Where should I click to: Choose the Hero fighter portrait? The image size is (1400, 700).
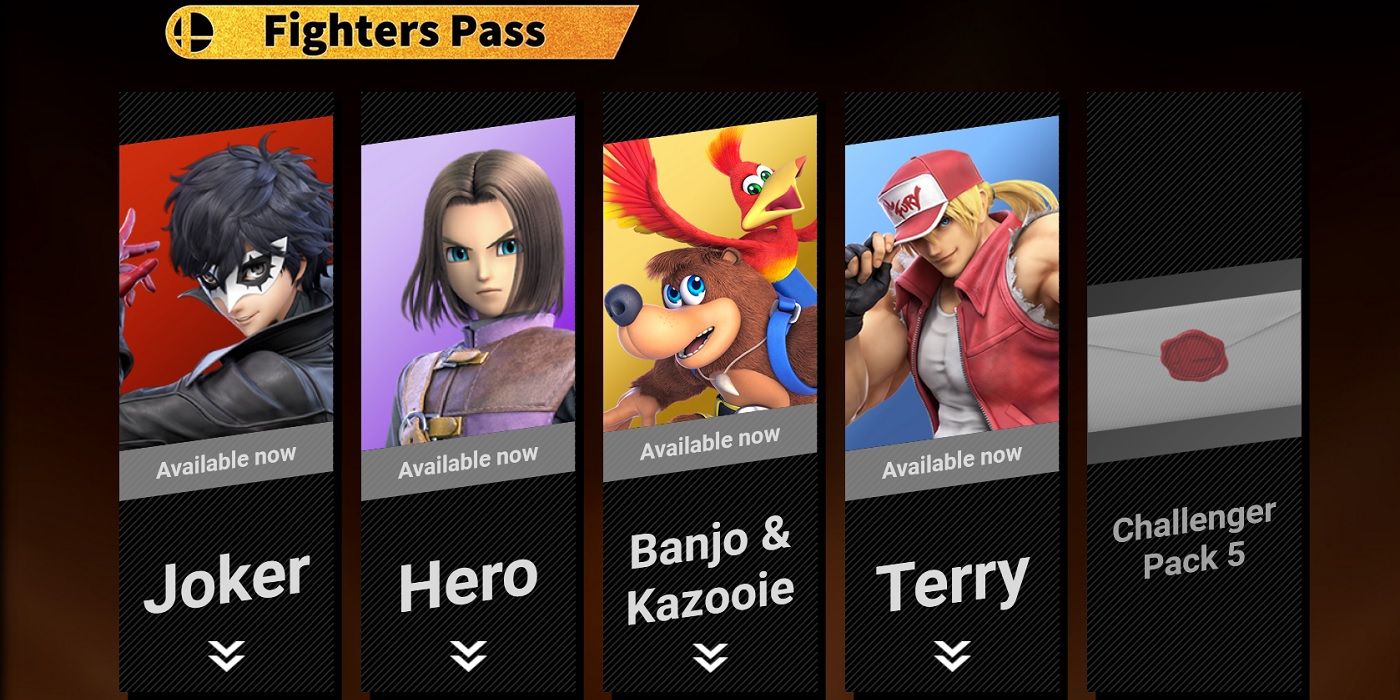coord(468,290)
